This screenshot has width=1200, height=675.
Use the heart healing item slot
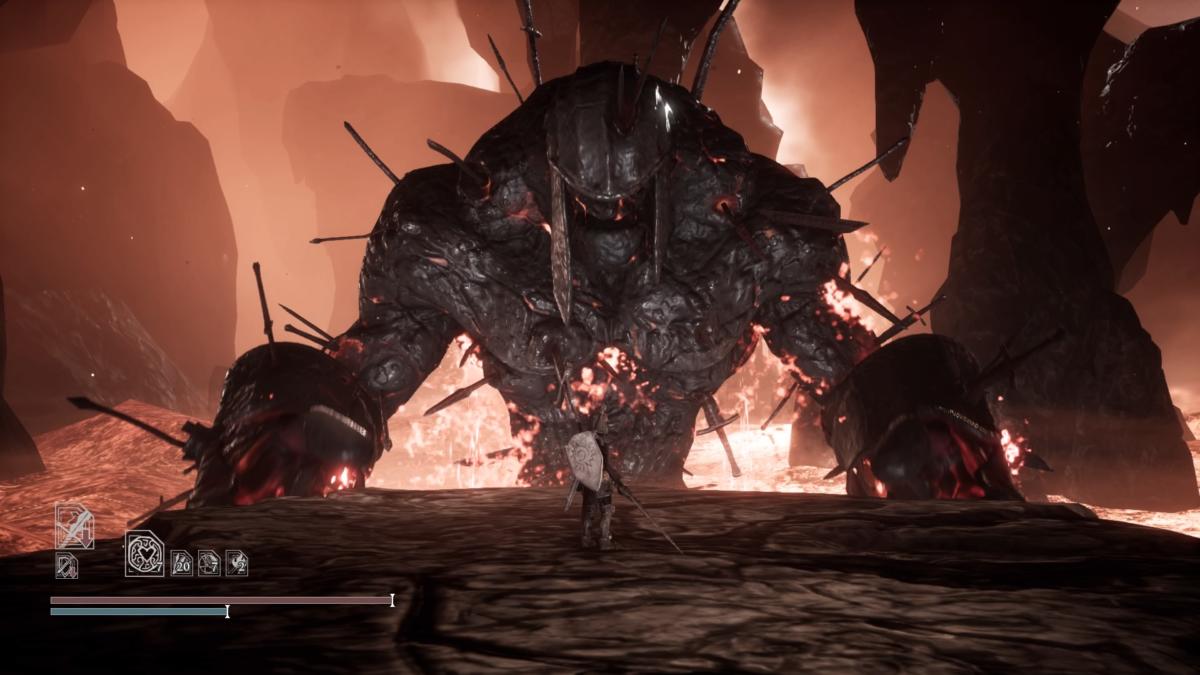(x=144, y=553)
